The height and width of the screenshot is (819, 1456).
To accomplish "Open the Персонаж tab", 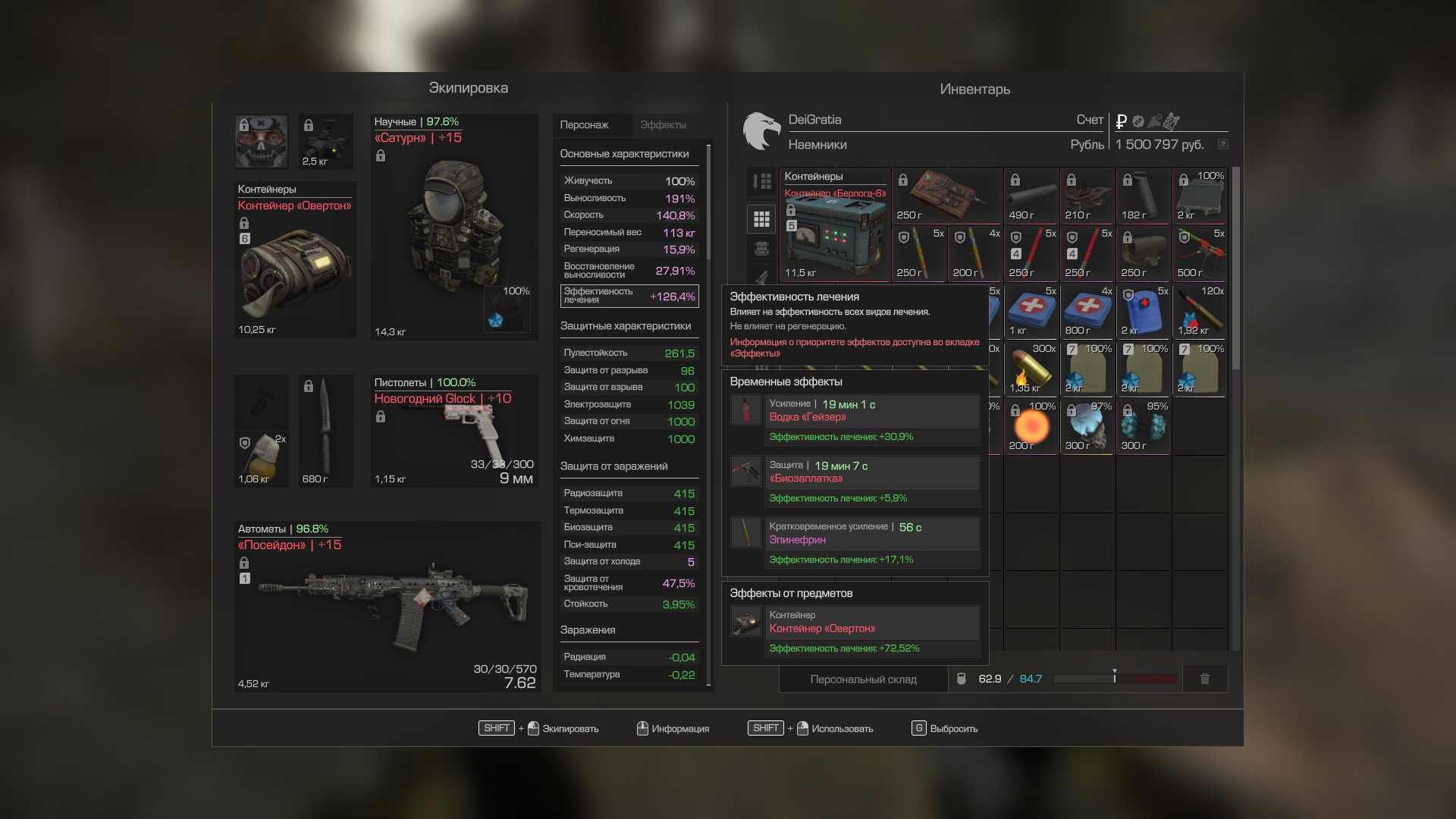I will (584, 125).
